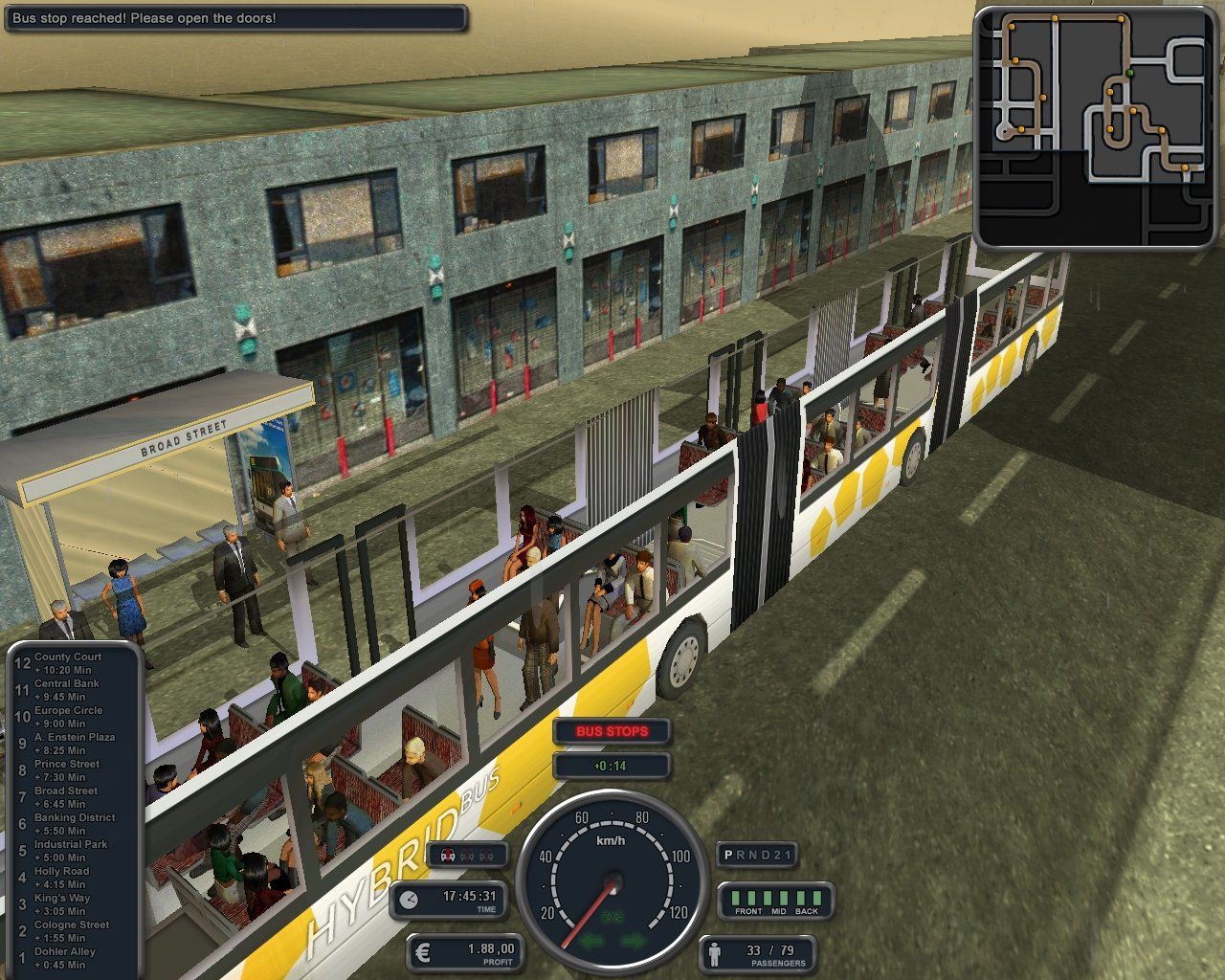Click the green bus marker on the minimap
The image size is (1225, 980).
click(x=1129, y=73)
